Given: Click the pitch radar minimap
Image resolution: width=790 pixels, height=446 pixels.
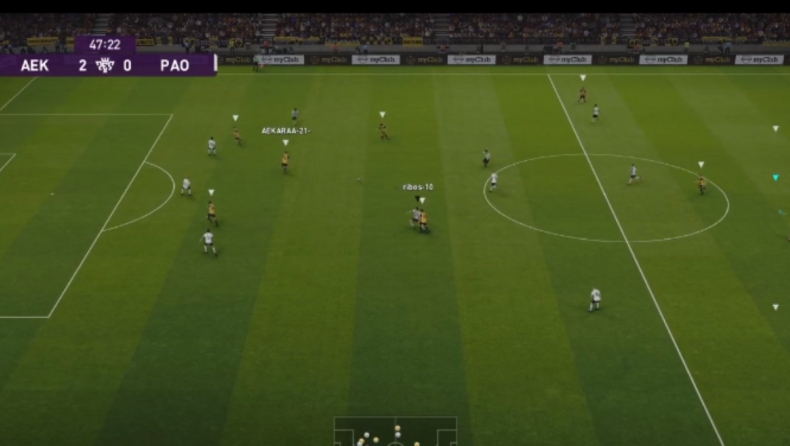Looking at the screenshot, I should point(395,432).
